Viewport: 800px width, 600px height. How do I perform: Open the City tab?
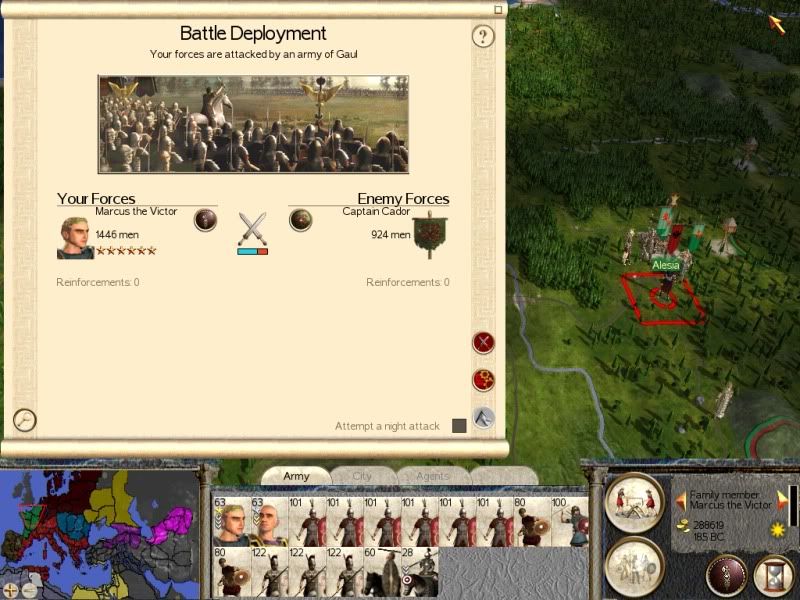click(x=362, y=476)
